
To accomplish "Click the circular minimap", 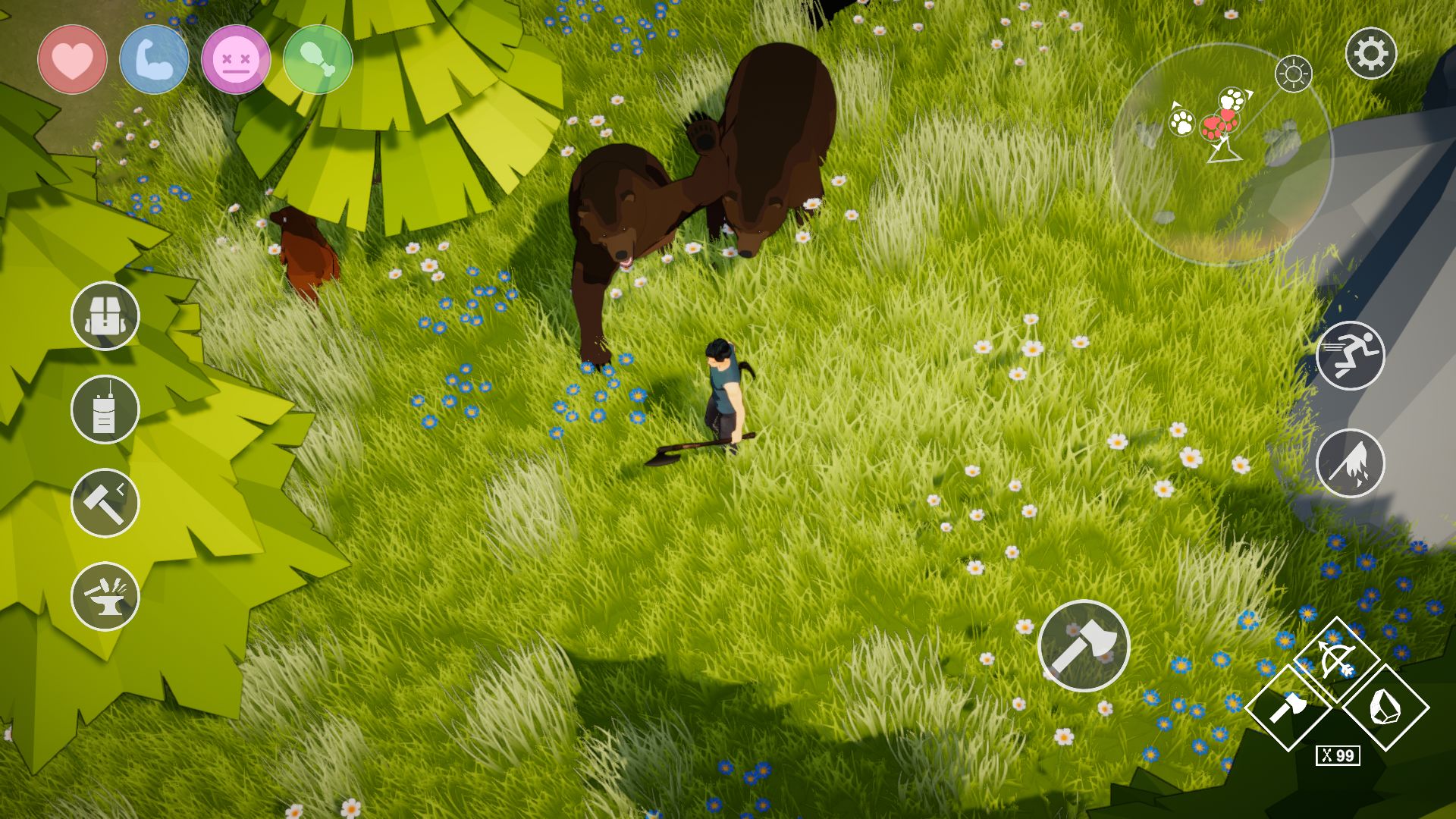I will coord(1221,155).
